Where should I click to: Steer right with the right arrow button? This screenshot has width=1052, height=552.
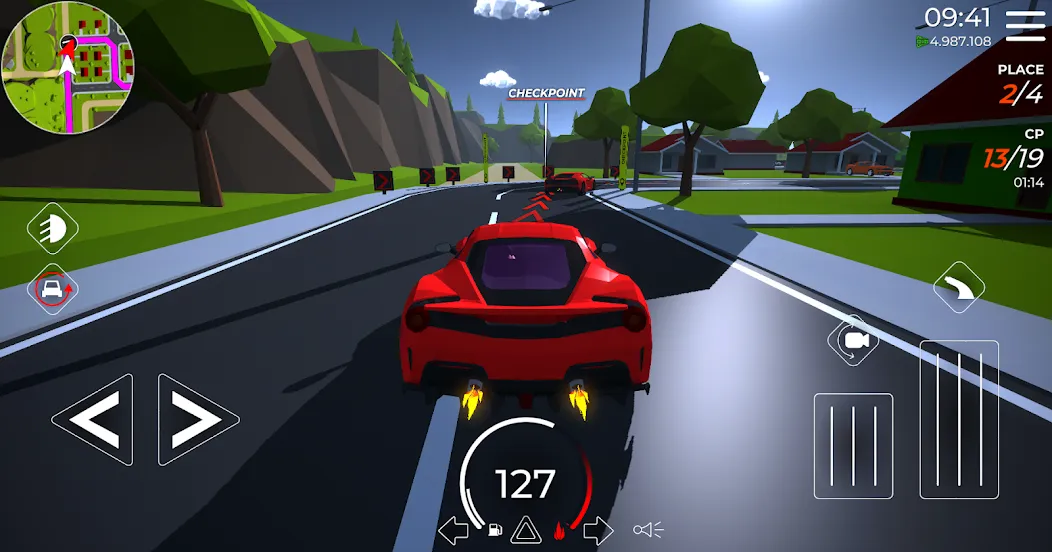tap(197, 420)
